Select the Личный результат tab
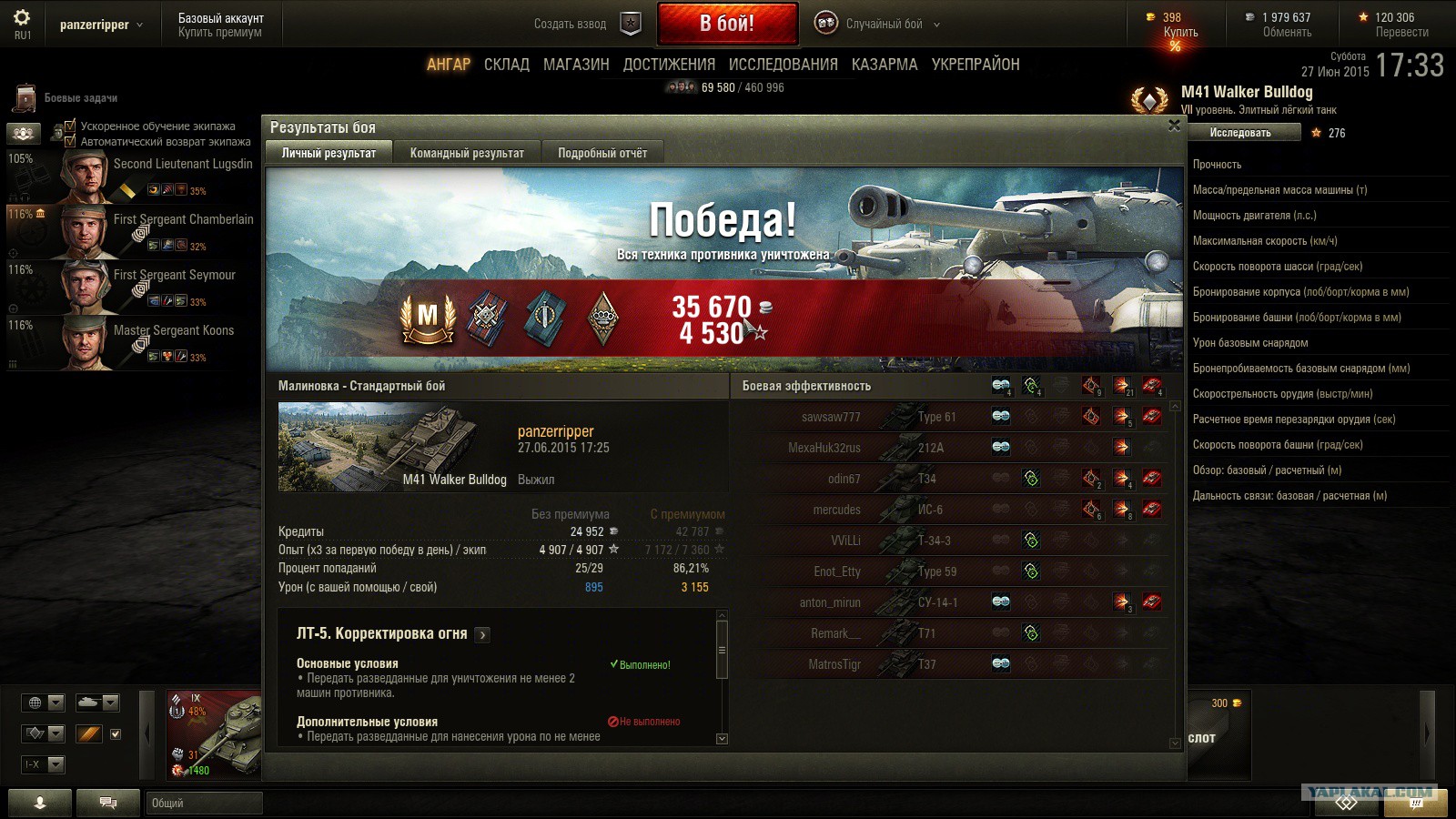The image size is (1456, 819). pos(329,153)
